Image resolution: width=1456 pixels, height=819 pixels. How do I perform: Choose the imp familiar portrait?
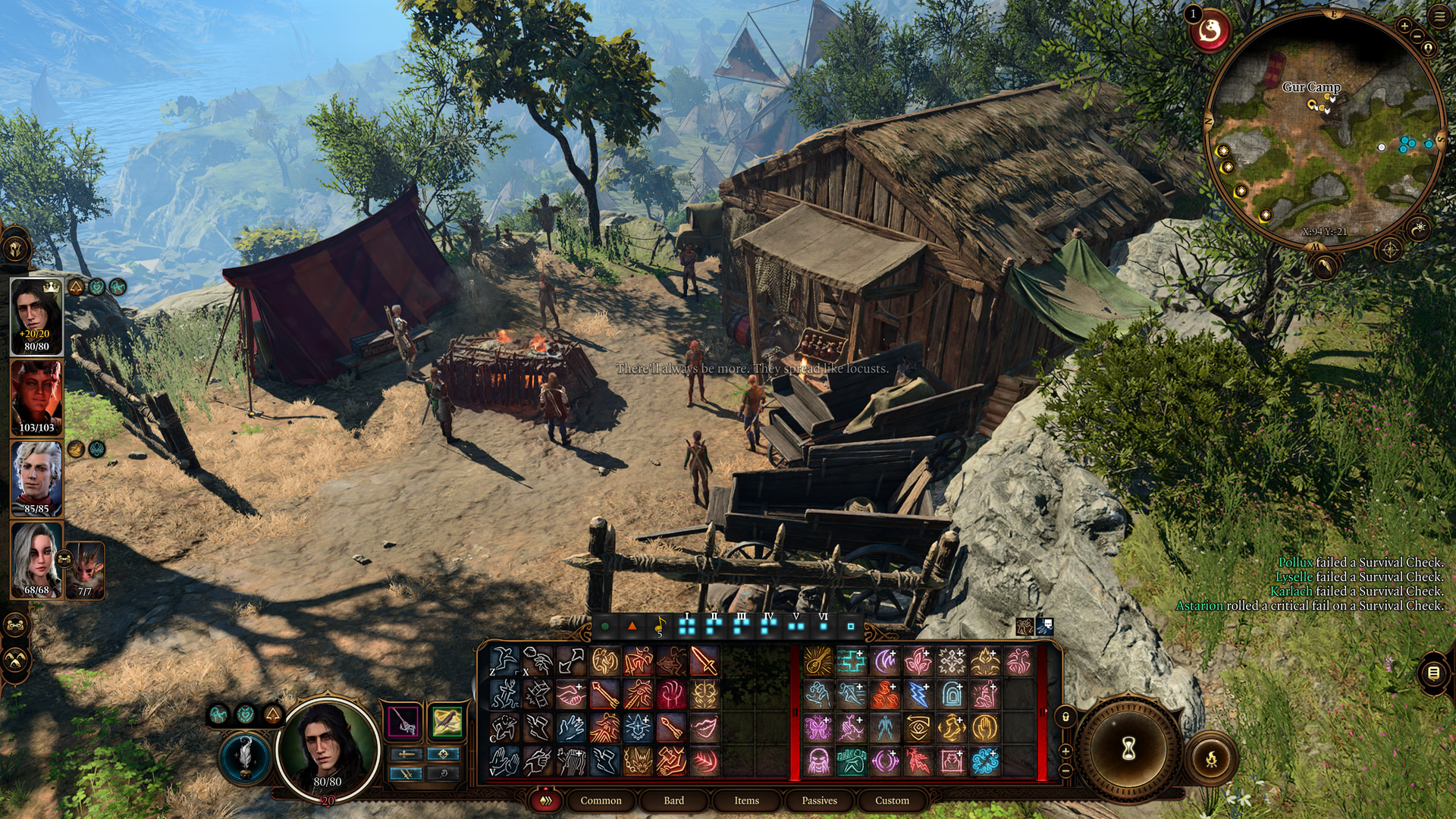point(85,569)
